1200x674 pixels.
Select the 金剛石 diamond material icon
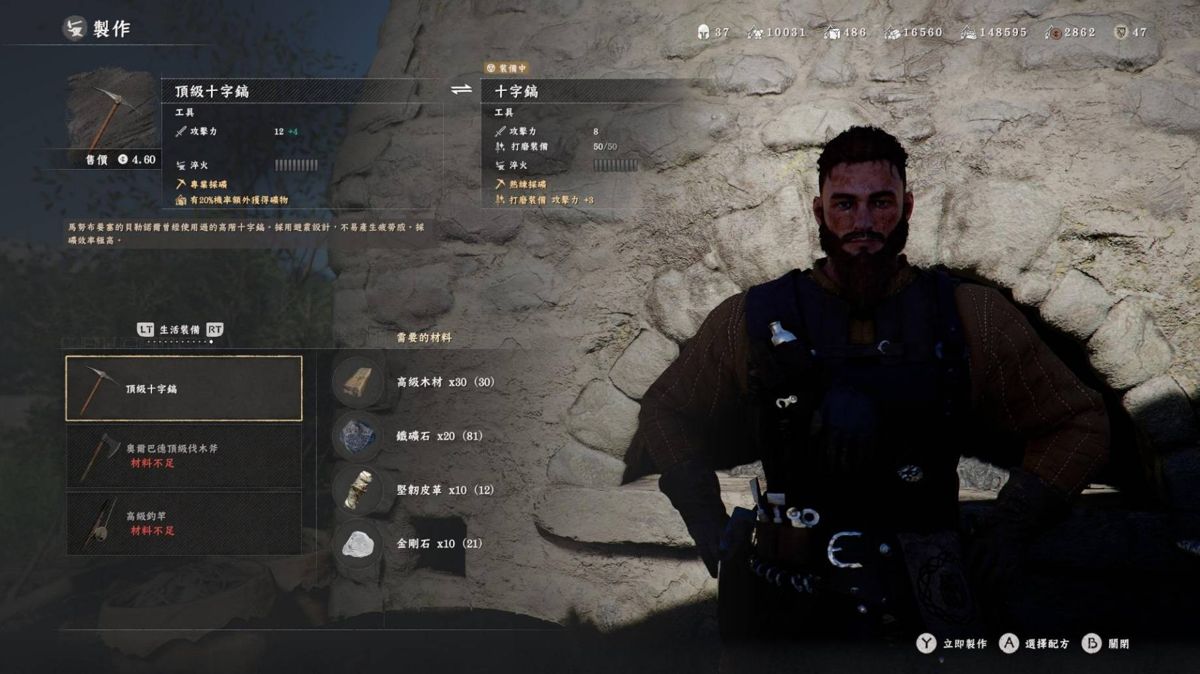(x=358, y=544)
